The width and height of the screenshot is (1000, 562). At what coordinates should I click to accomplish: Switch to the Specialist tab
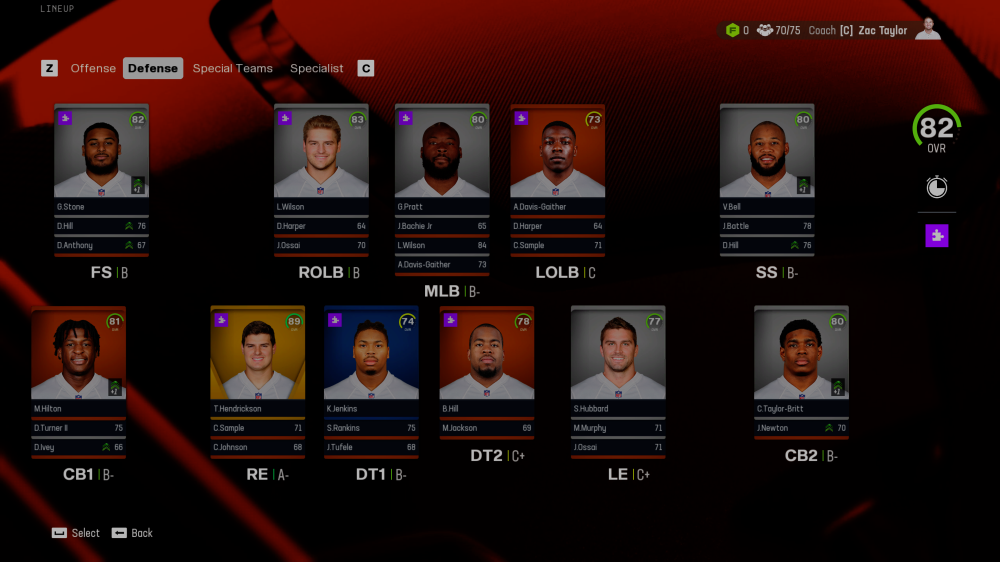(316, 68)
